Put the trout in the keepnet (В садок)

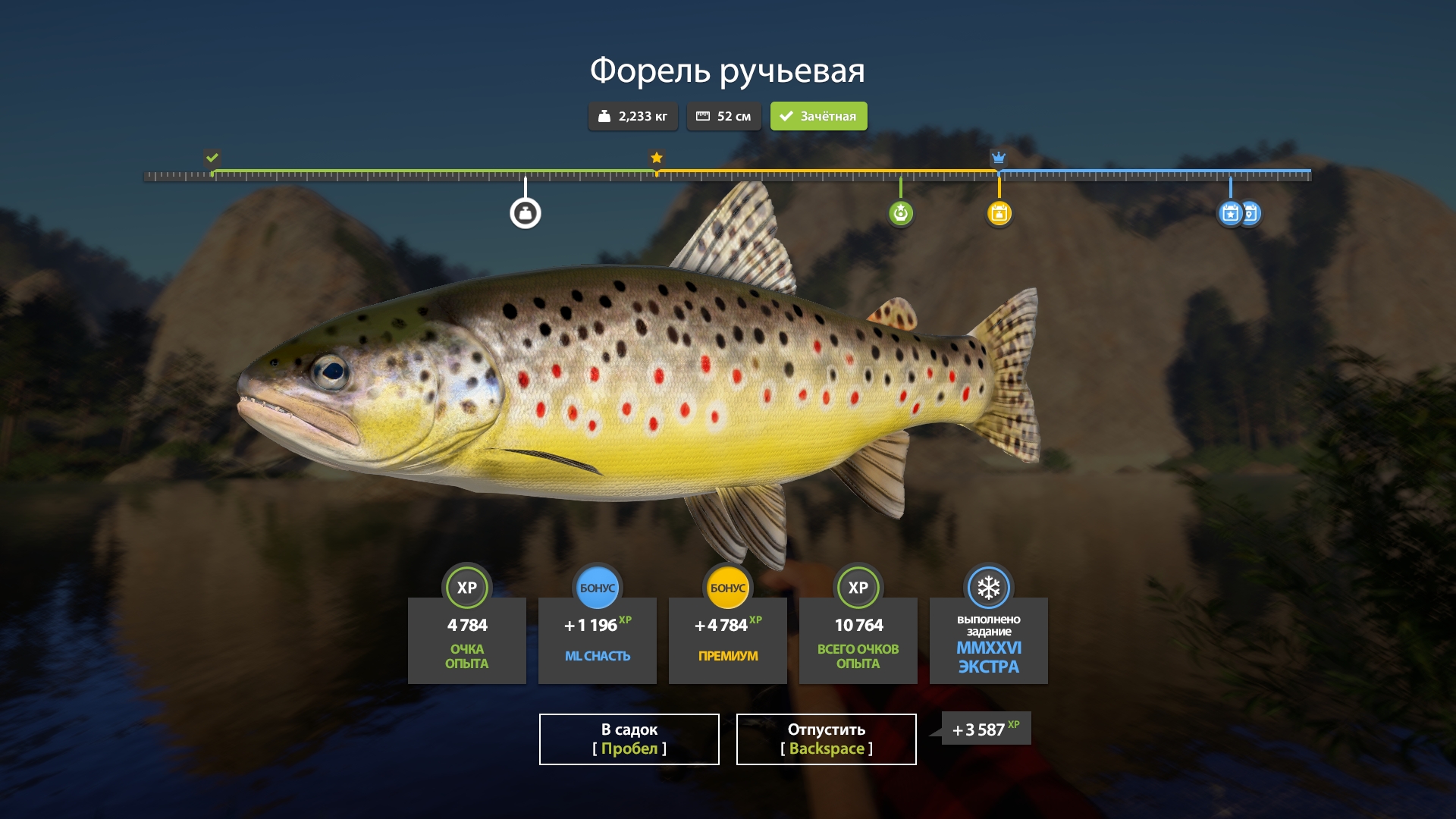[x=629, y=739]
